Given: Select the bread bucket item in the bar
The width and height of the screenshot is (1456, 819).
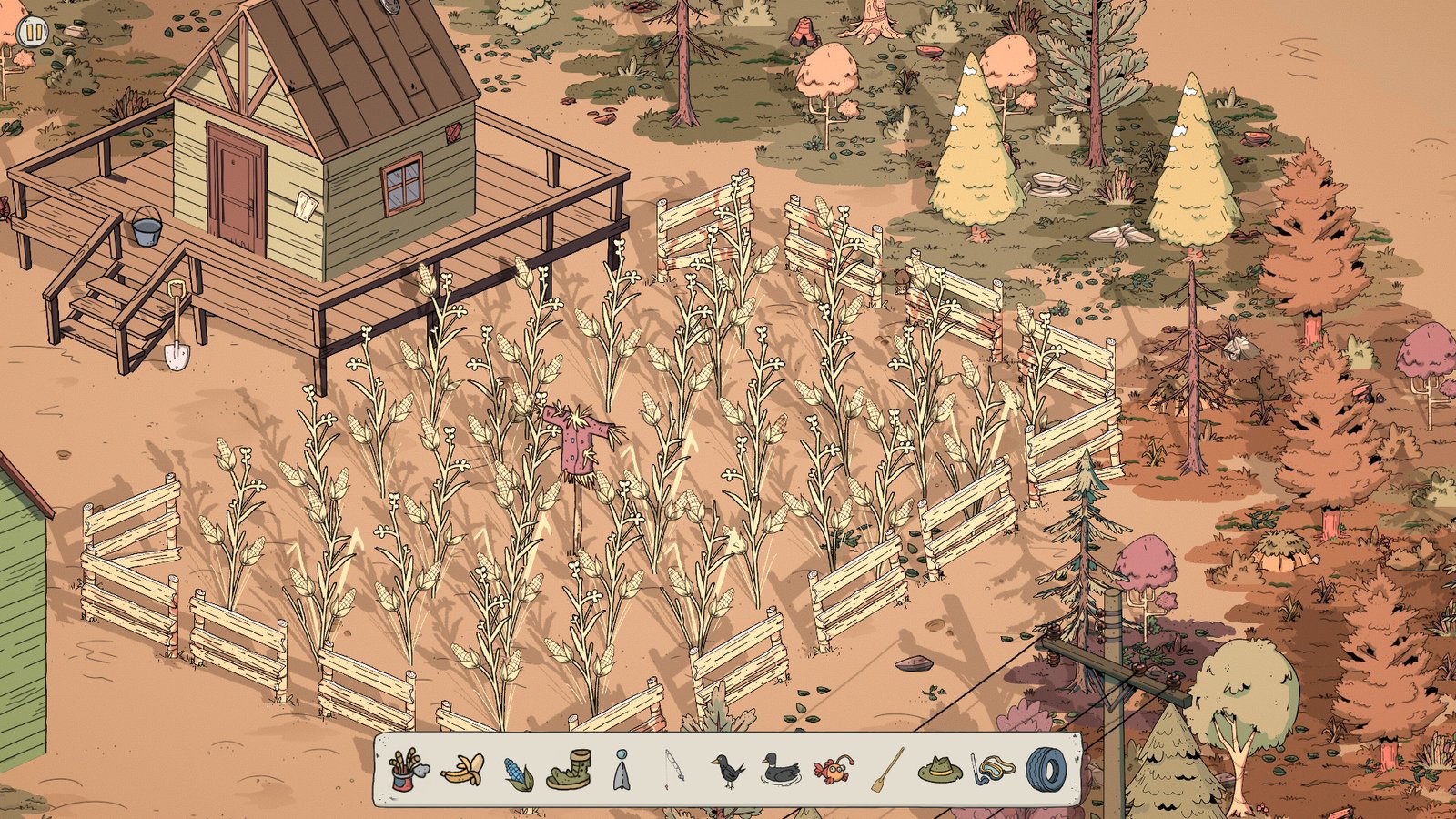Looking at the screenshot, I should [x=409, y=770].
